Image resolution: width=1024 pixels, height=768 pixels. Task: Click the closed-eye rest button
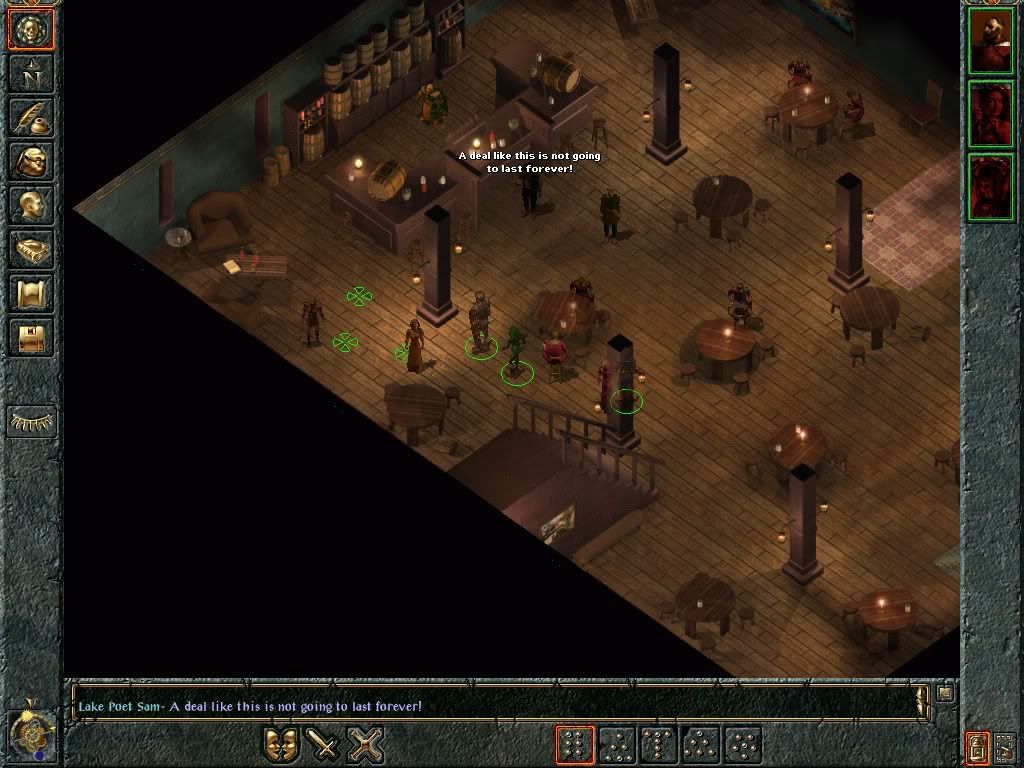[31, 421]
